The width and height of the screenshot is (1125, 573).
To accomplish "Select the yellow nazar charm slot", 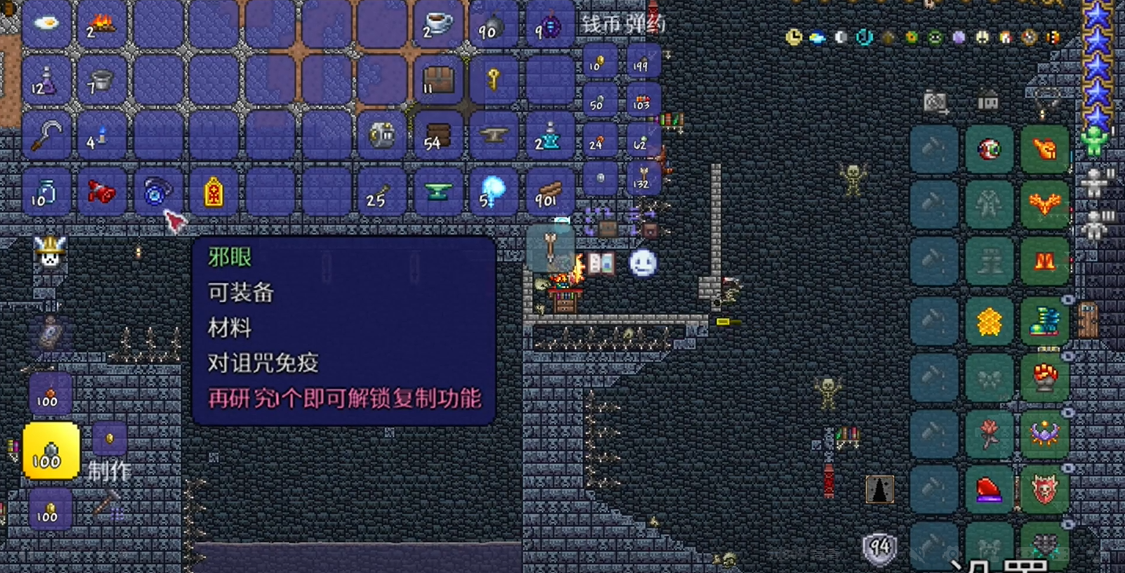I will coord(213,190).
